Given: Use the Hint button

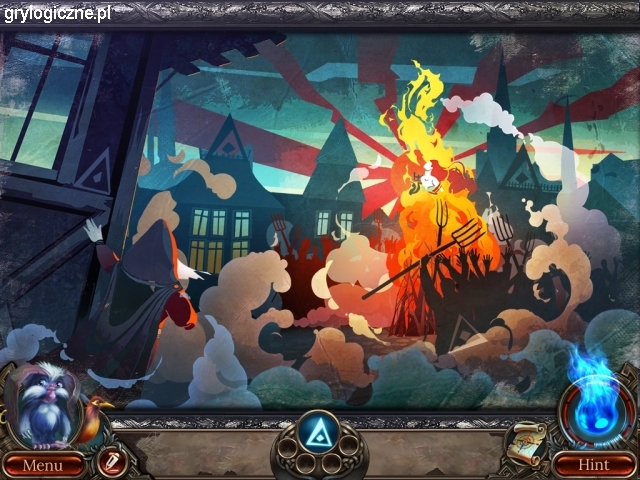Looking at the screenshot, I should (x=593, y=465).
